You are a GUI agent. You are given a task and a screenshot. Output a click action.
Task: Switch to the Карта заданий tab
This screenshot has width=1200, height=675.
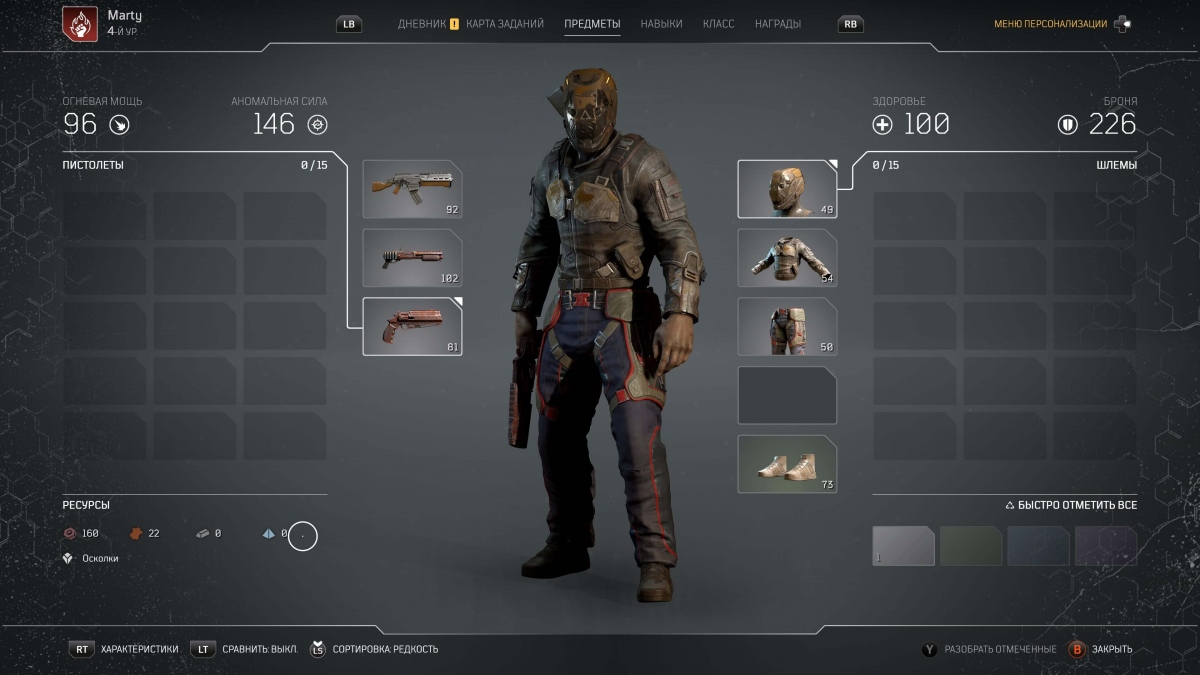505,24
